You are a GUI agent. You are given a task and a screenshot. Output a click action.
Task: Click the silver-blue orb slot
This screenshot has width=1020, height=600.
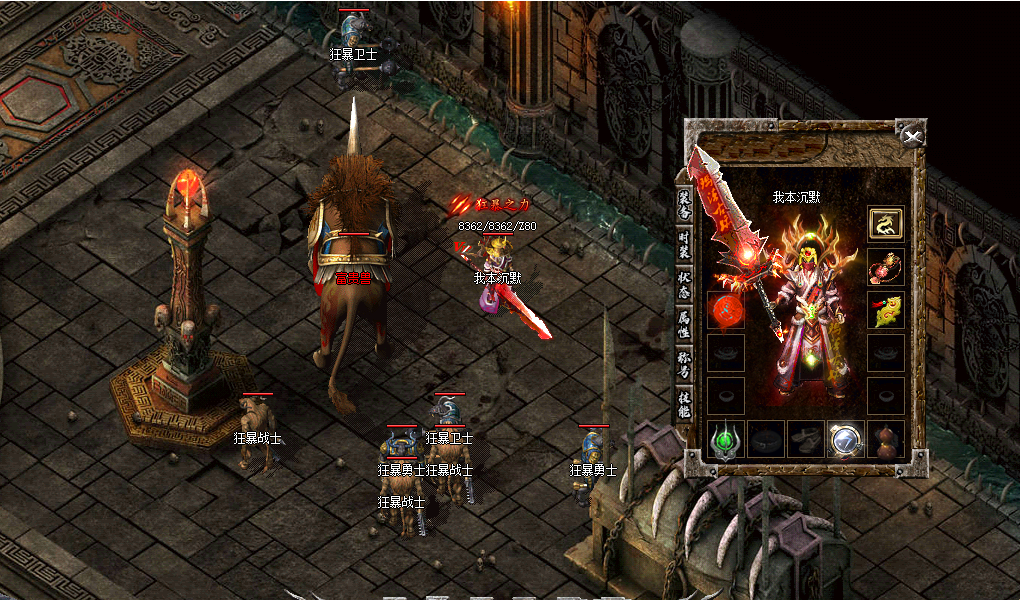pos(845,439)
